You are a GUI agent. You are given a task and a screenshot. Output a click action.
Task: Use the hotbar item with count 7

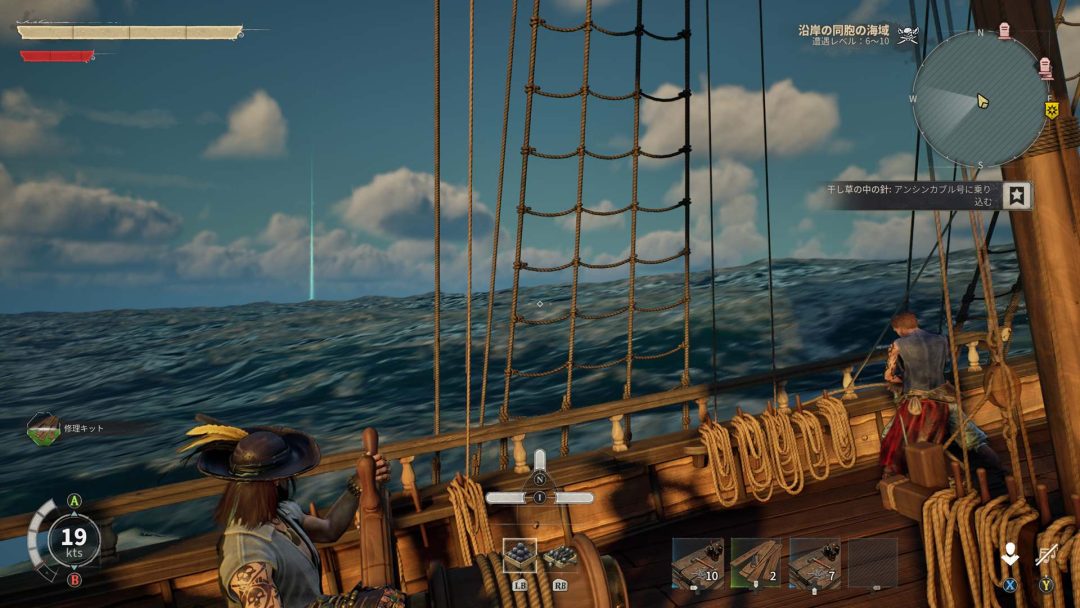coord(814,563)
